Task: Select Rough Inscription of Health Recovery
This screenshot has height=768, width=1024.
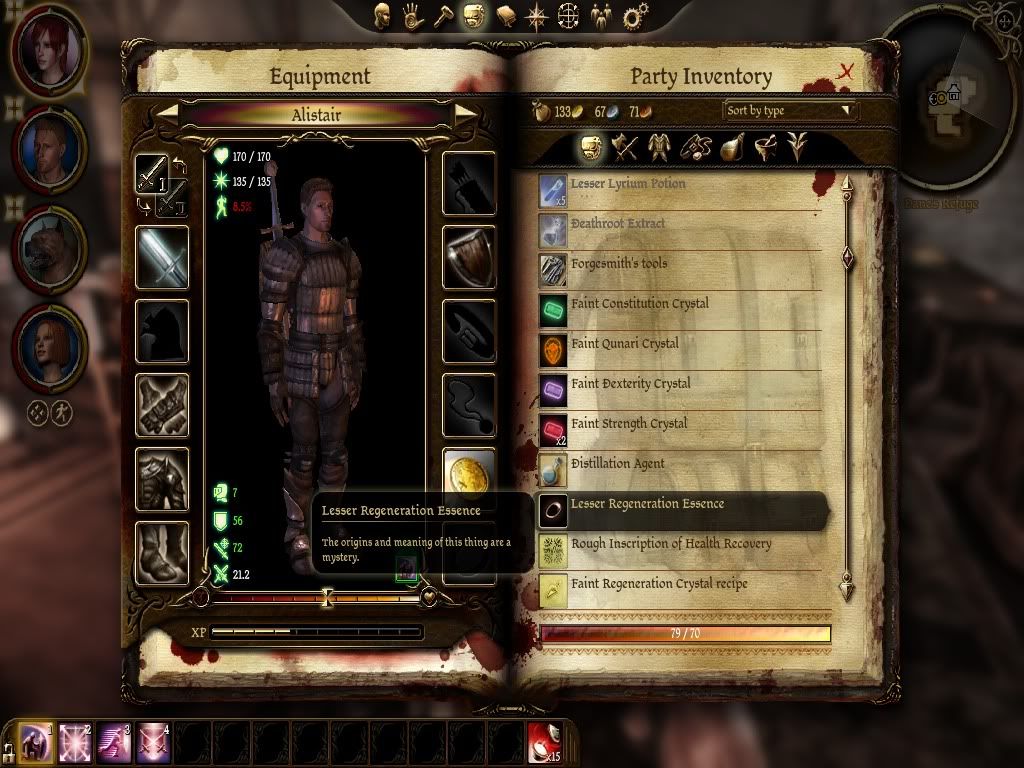Action: (x=670, y=544)
